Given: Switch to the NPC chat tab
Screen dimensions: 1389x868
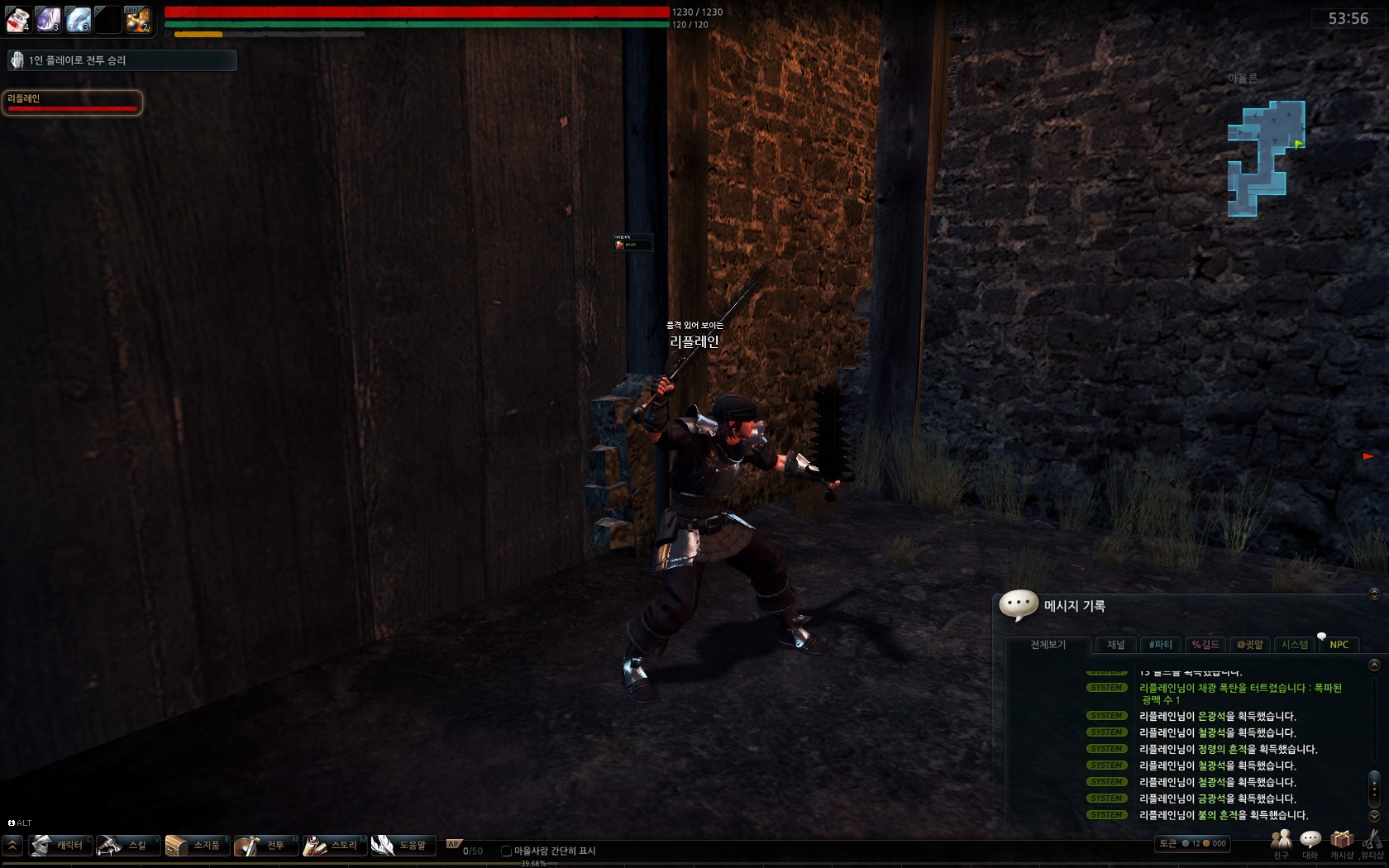Looking at the screenshot, I should [x=1339, y=645].
